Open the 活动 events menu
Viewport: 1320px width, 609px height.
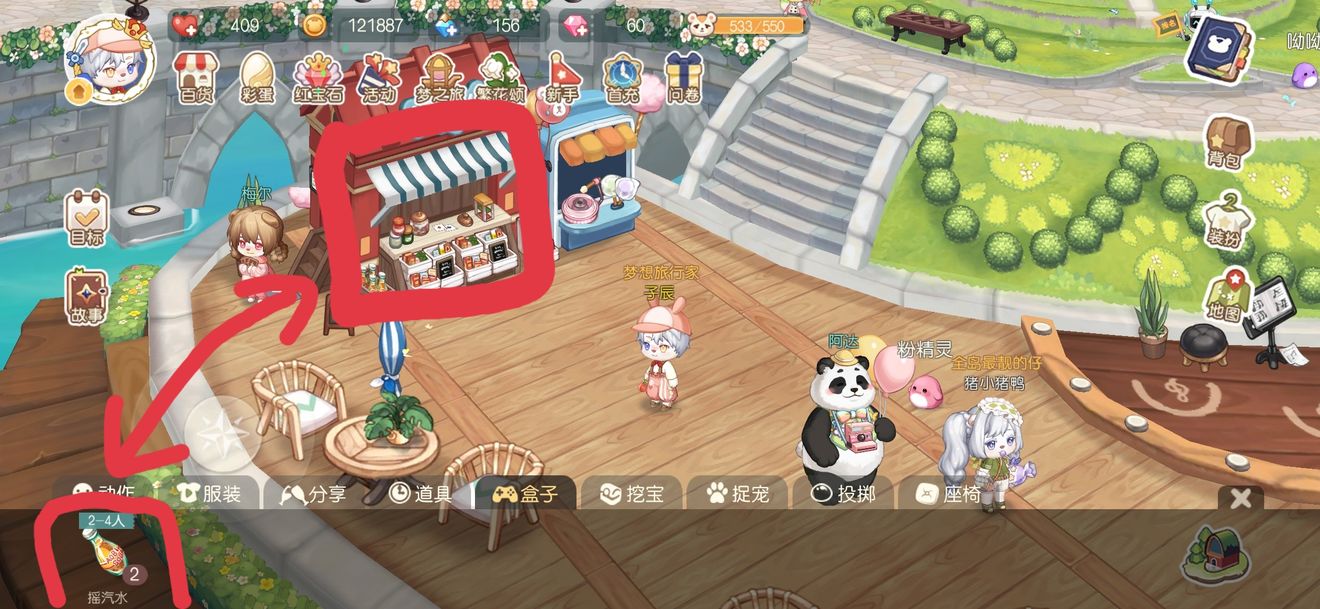point(379,76)
